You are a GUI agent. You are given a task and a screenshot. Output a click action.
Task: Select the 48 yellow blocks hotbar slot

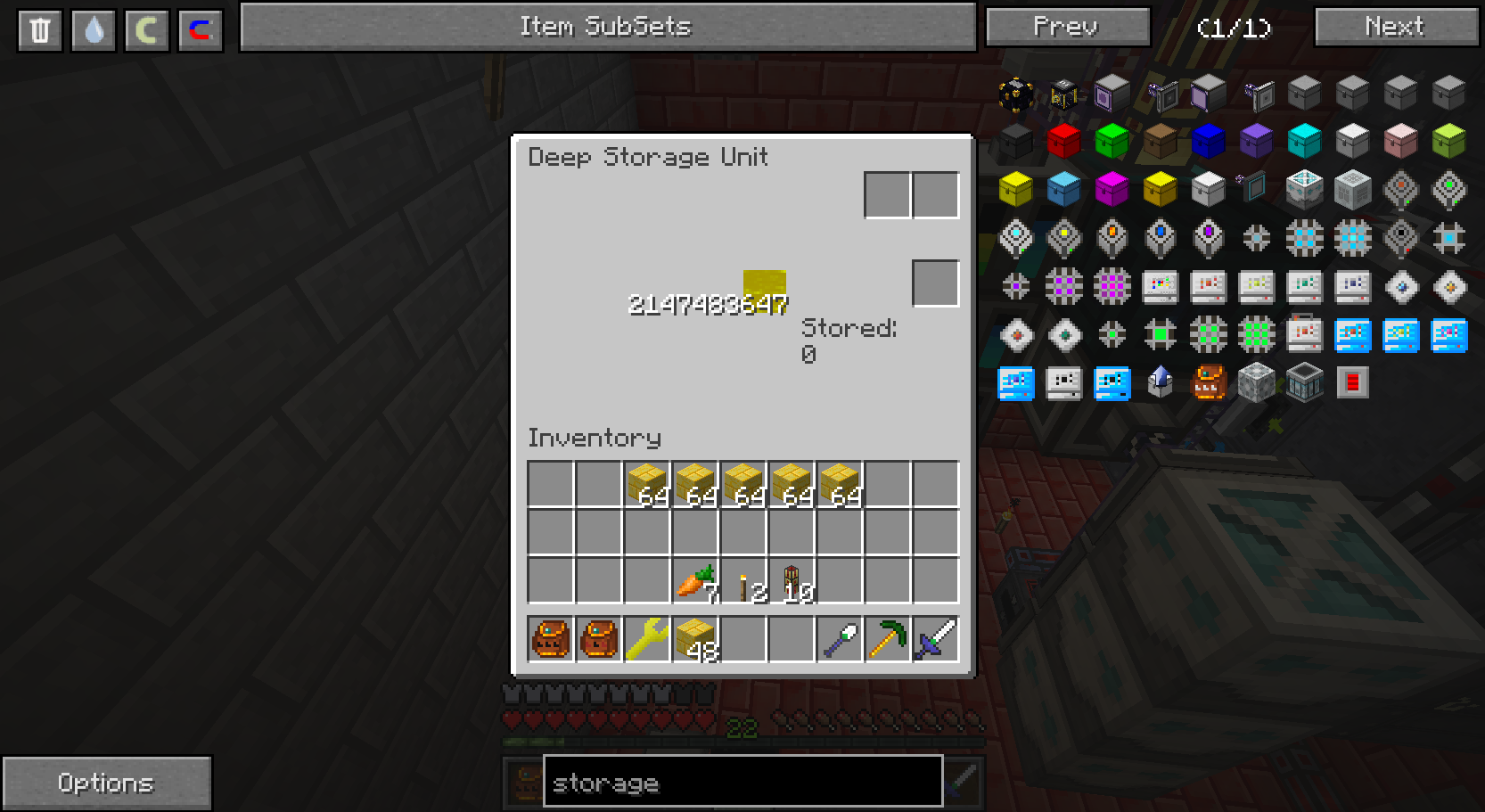tap(695, 639)
